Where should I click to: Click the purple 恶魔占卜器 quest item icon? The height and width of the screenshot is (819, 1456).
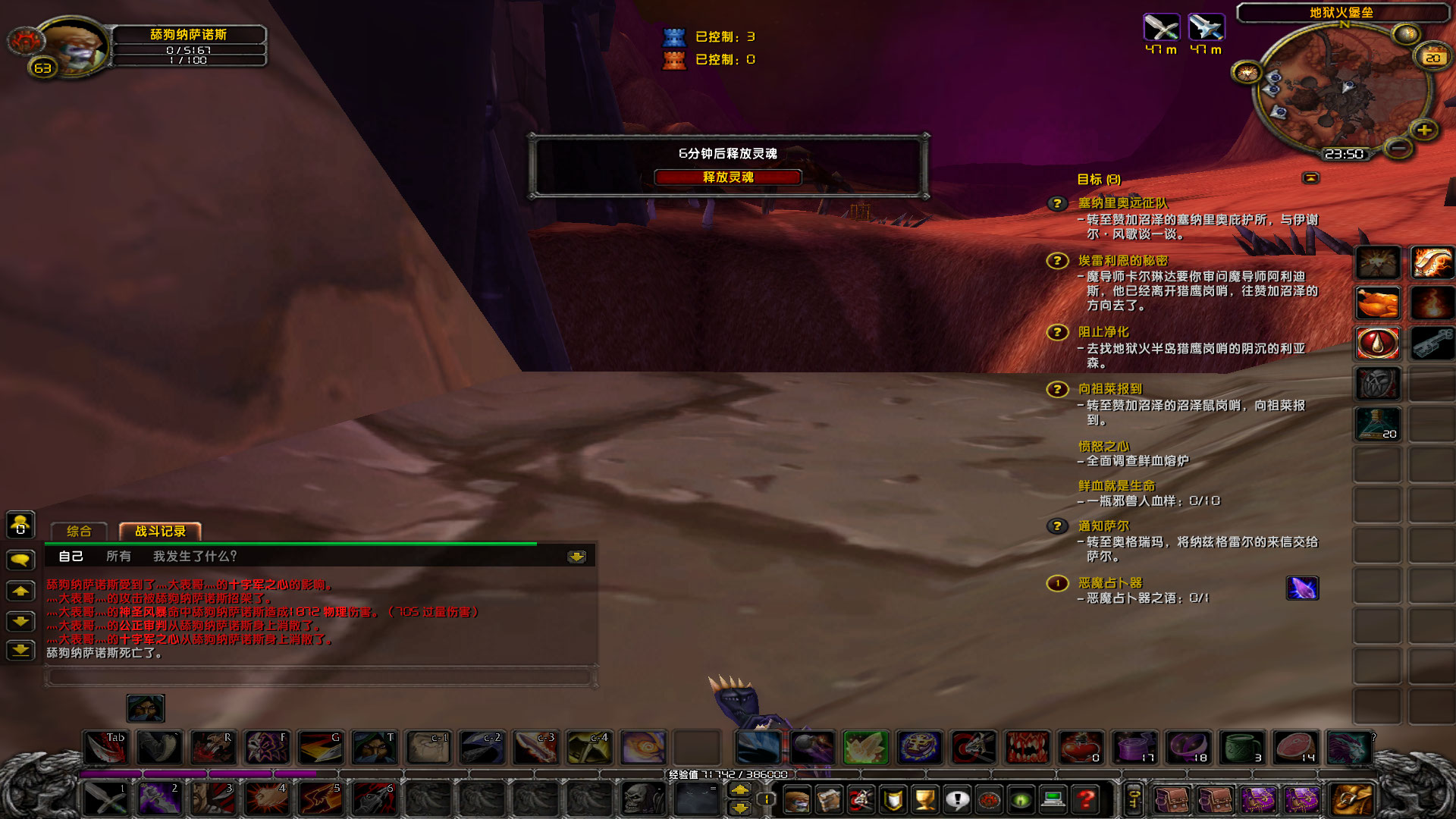(x=1302, y=589)
